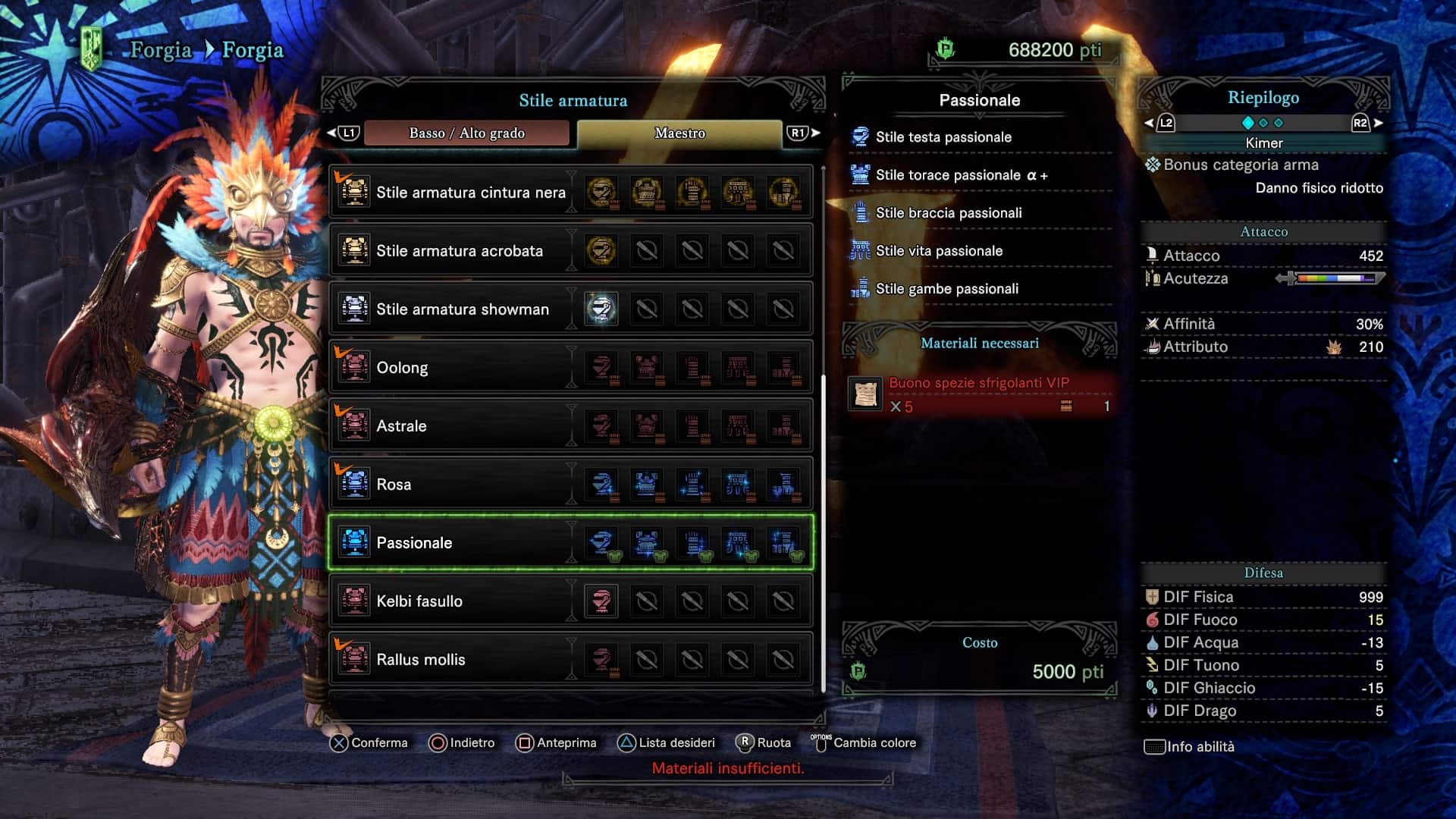The width and height of the screenshot is (1456, 819).
Task: Choose the Stile armatura acrobata set
Action: click(460, 251)
